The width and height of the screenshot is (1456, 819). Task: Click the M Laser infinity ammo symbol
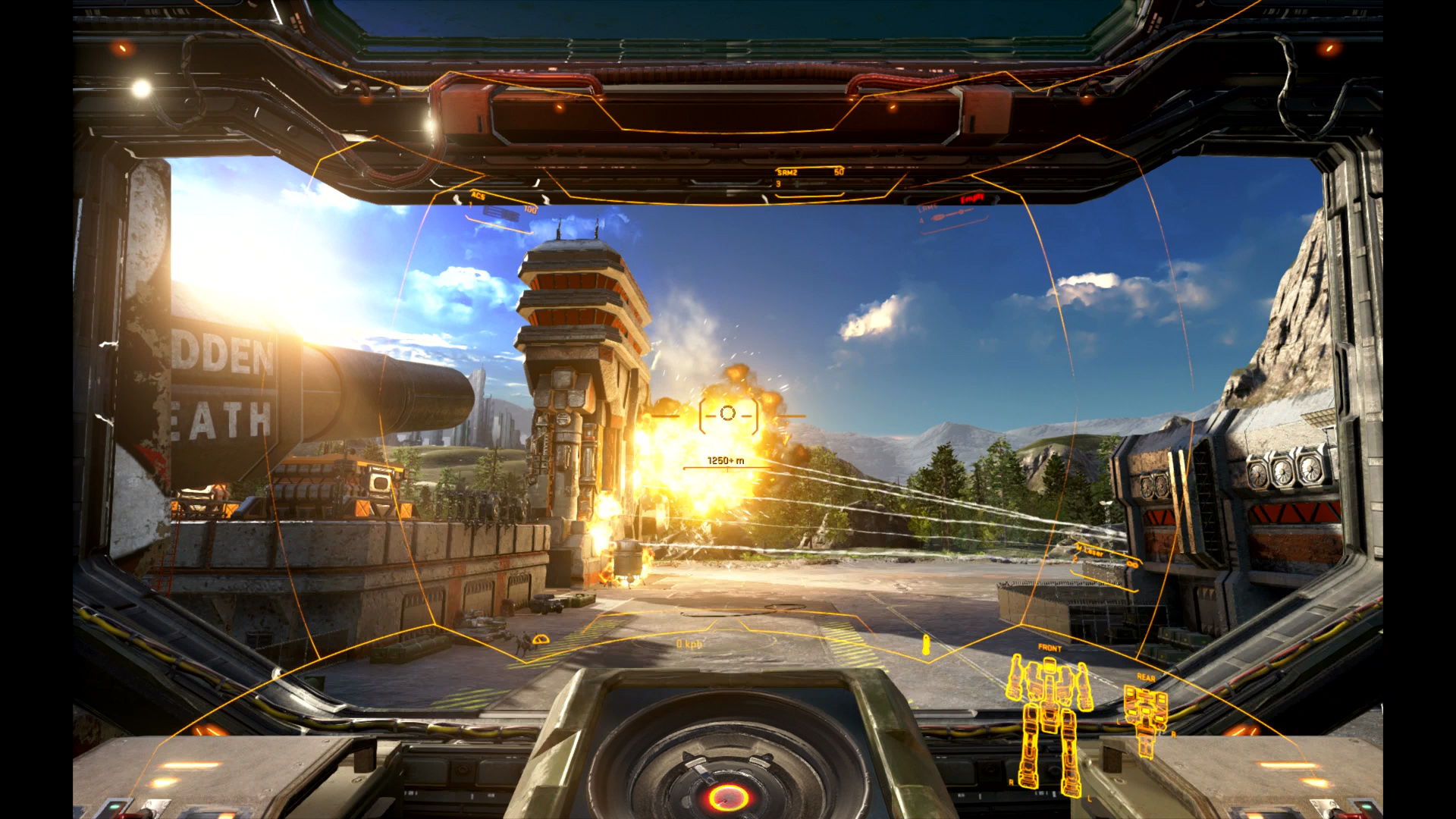click(x=1132, y=565)
